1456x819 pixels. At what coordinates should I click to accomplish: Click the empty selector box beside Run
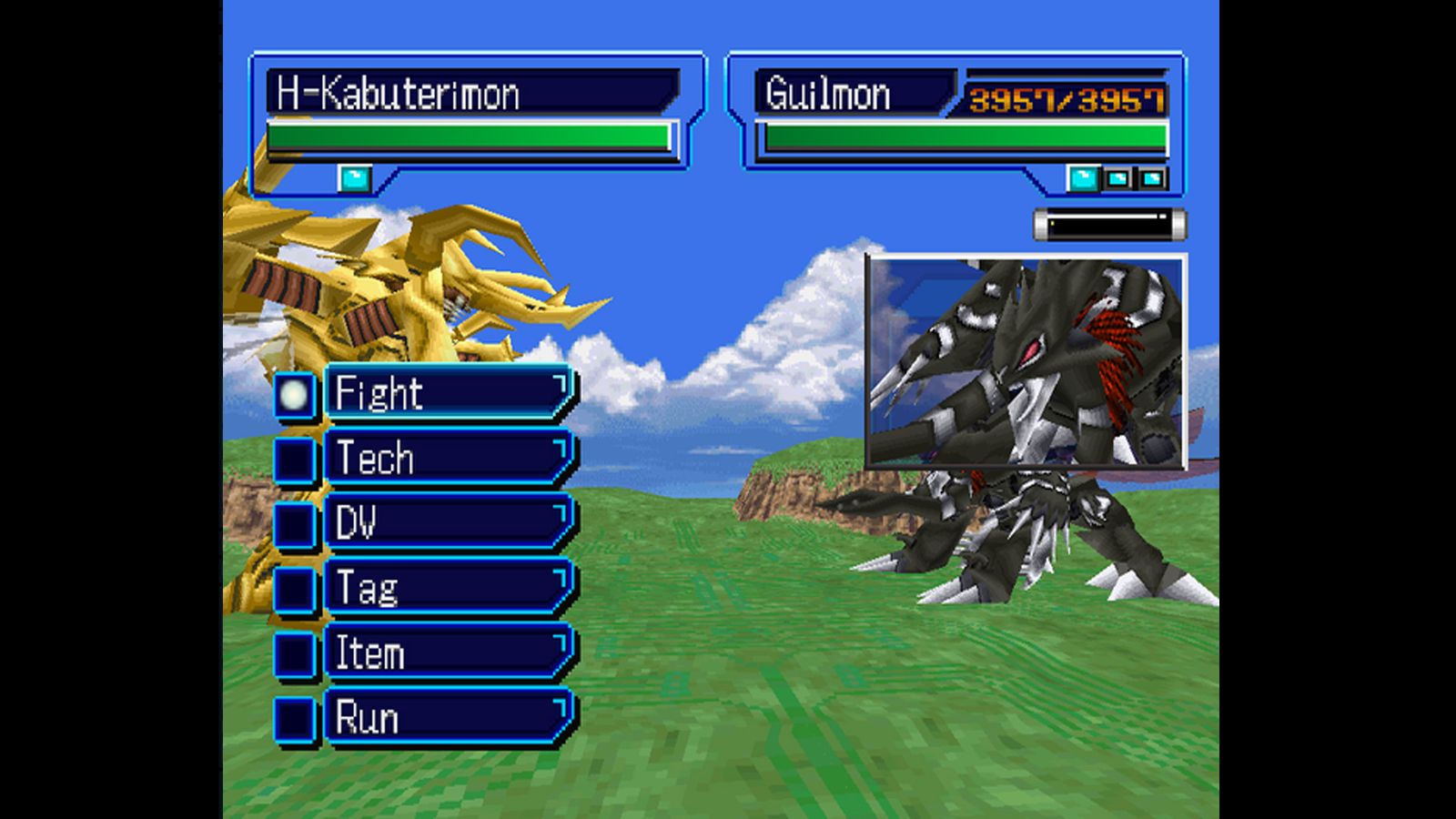coord(293,718)
